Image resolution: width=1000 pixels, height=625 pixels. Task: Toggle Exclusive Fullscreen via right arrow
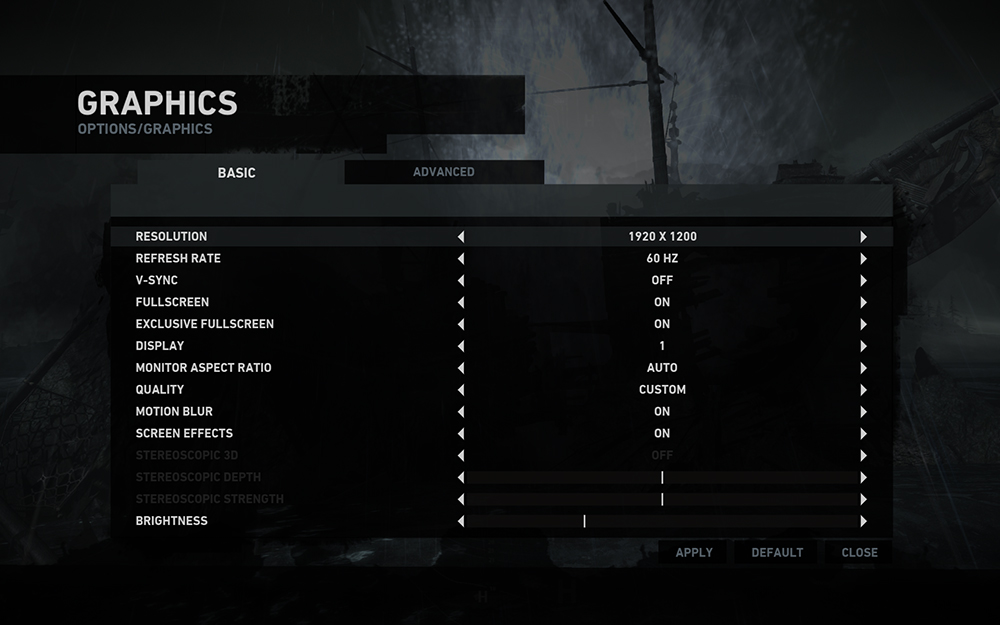click(x=863, y=324)
